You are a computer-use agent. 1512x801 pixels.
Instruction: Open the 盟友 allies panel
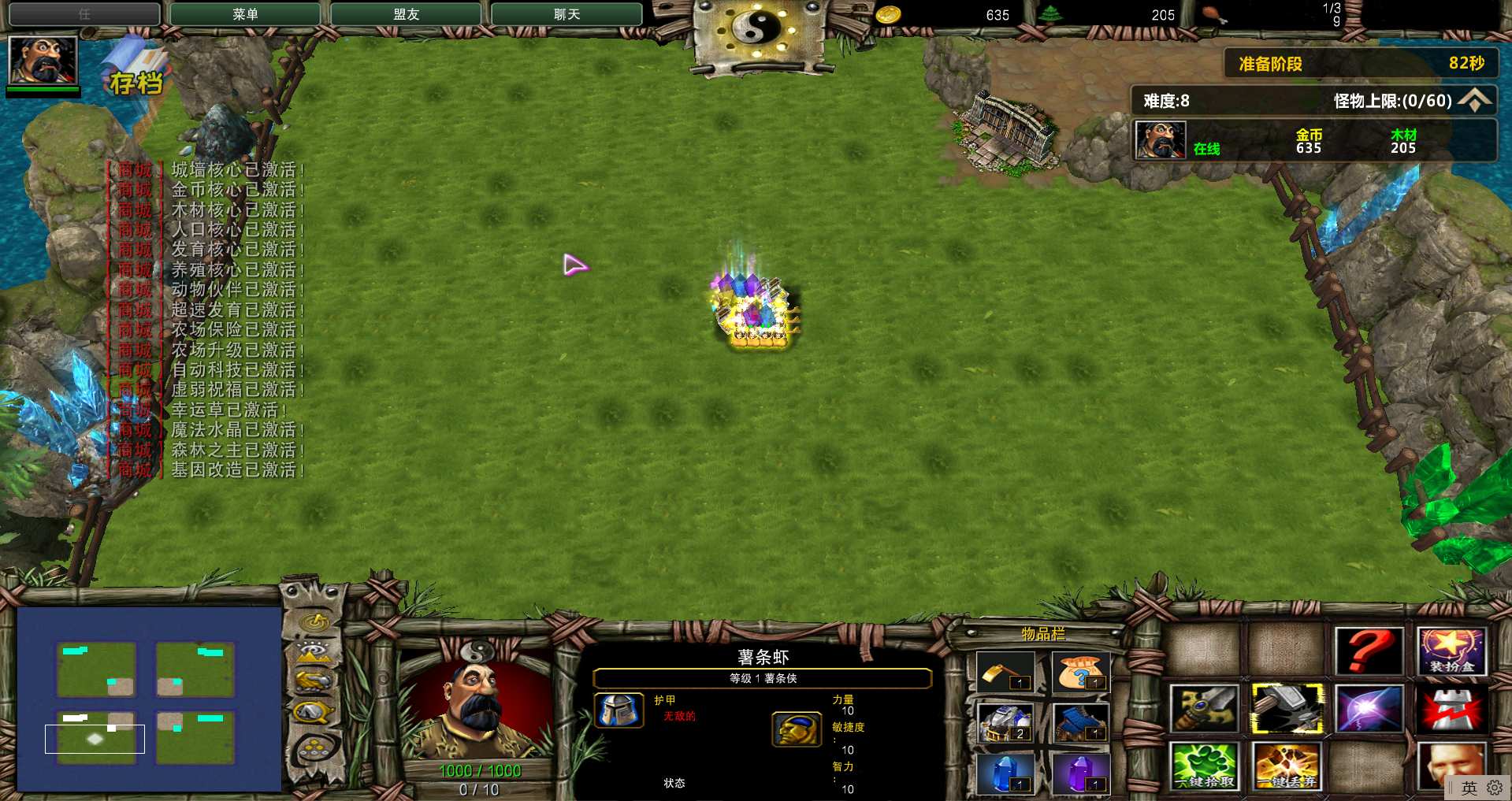pos(406,14)
